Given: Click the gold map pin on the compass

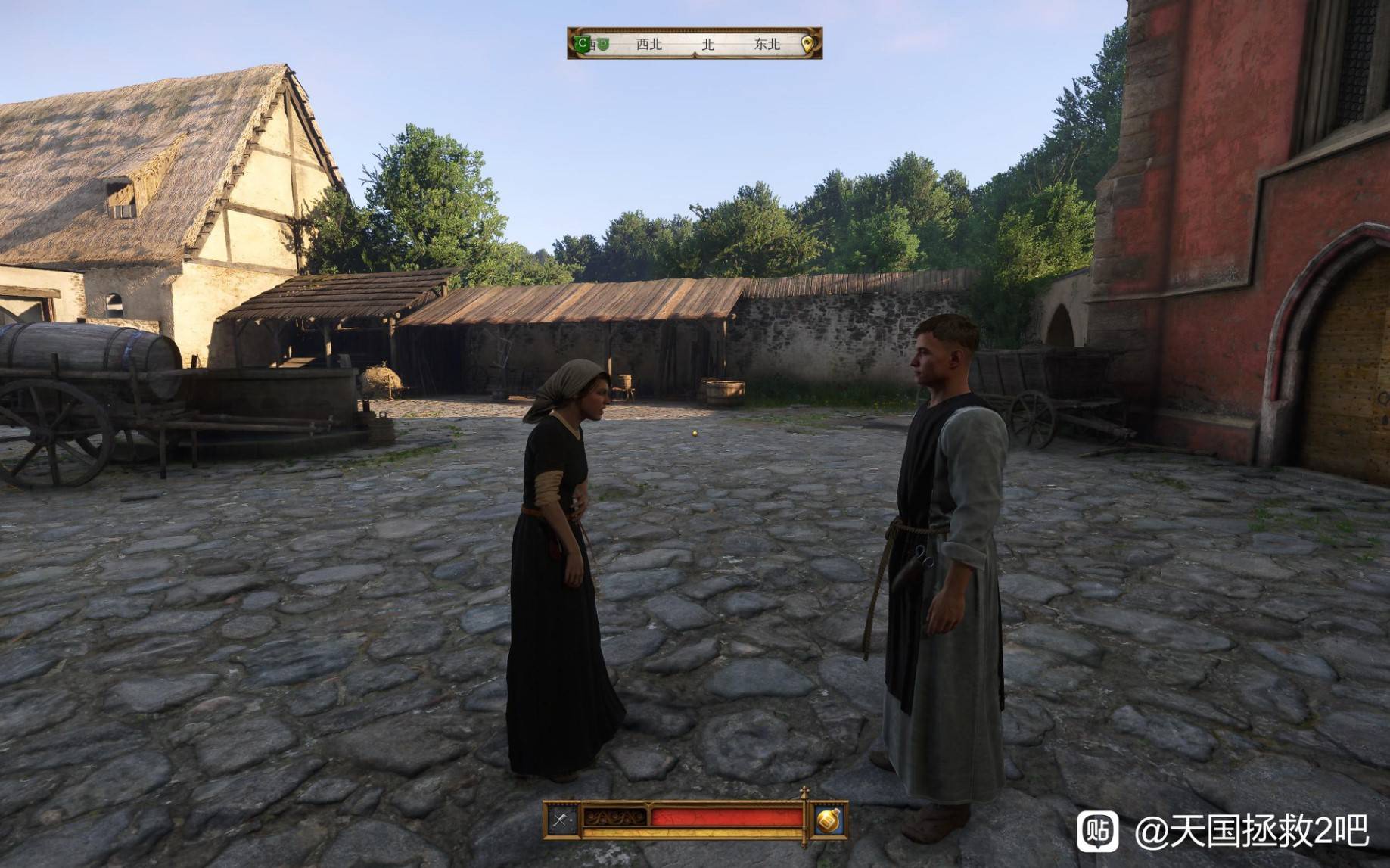Looking at the screenshot, I should [807, 44].
